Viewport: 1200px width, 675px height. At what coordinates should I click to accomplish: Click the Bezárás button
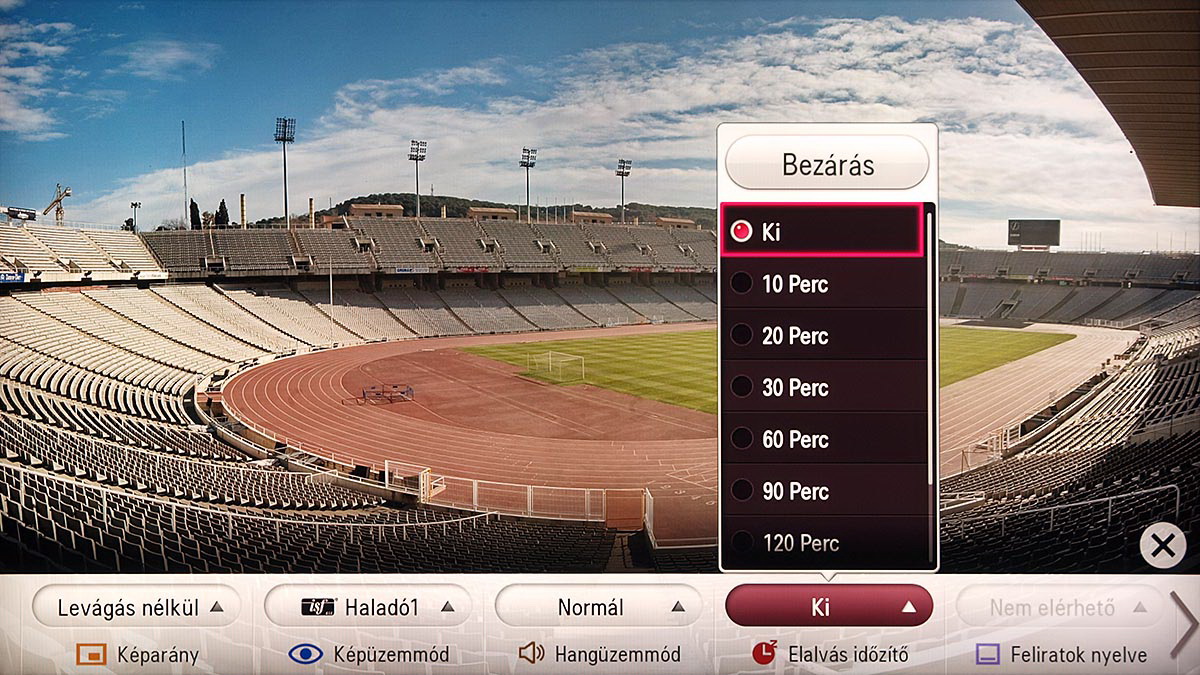click(827, 163)
